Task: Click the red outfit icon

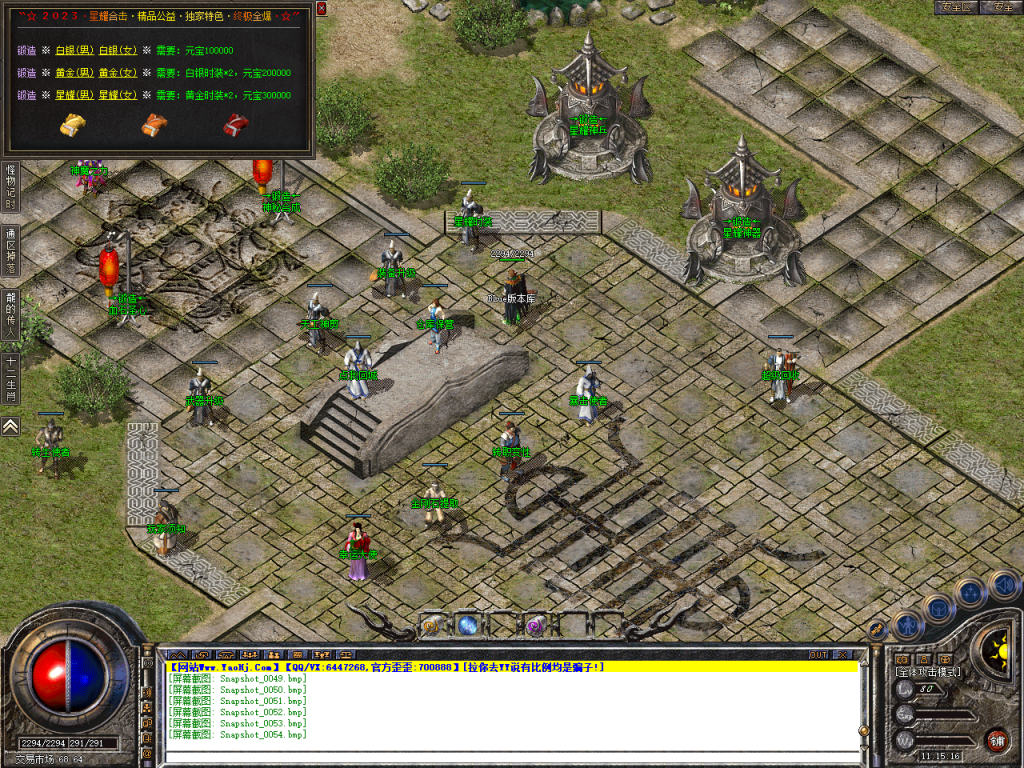Action: pos(235,125)
